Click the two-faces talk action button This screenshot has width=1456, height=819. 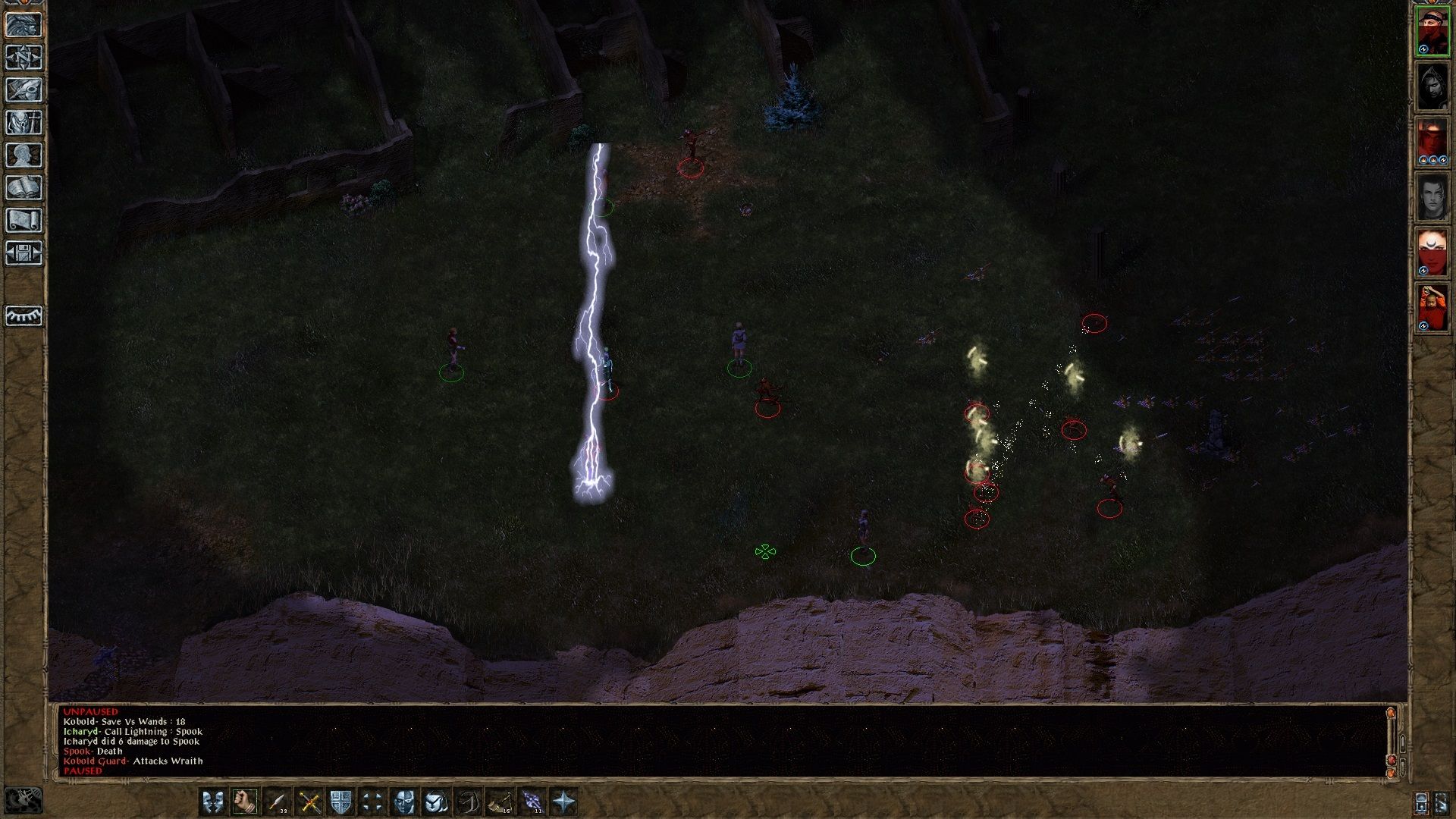click(213, 802)
